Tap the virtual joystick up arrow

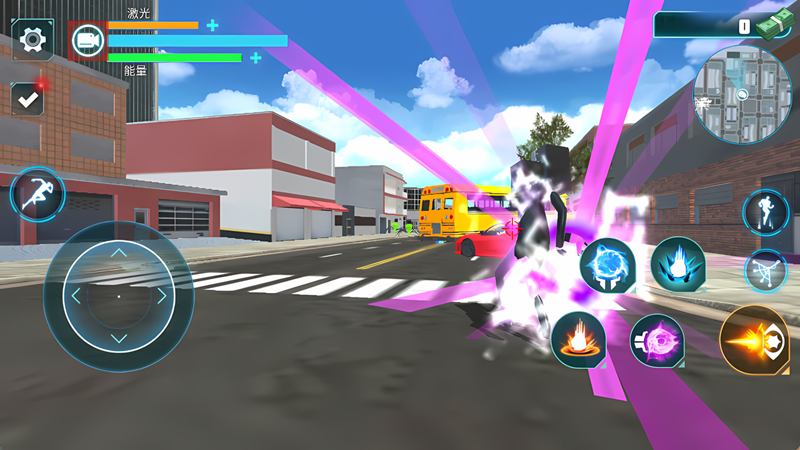[x=118, y=253]
